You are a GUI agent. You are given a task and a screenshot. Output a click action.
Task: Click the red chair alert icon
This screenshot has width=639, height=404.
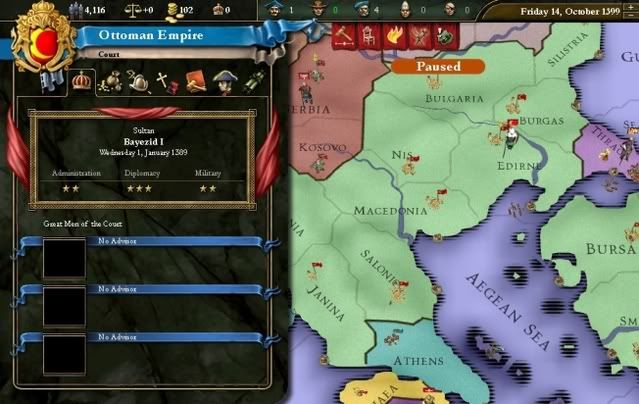click(x=368, y=37)
